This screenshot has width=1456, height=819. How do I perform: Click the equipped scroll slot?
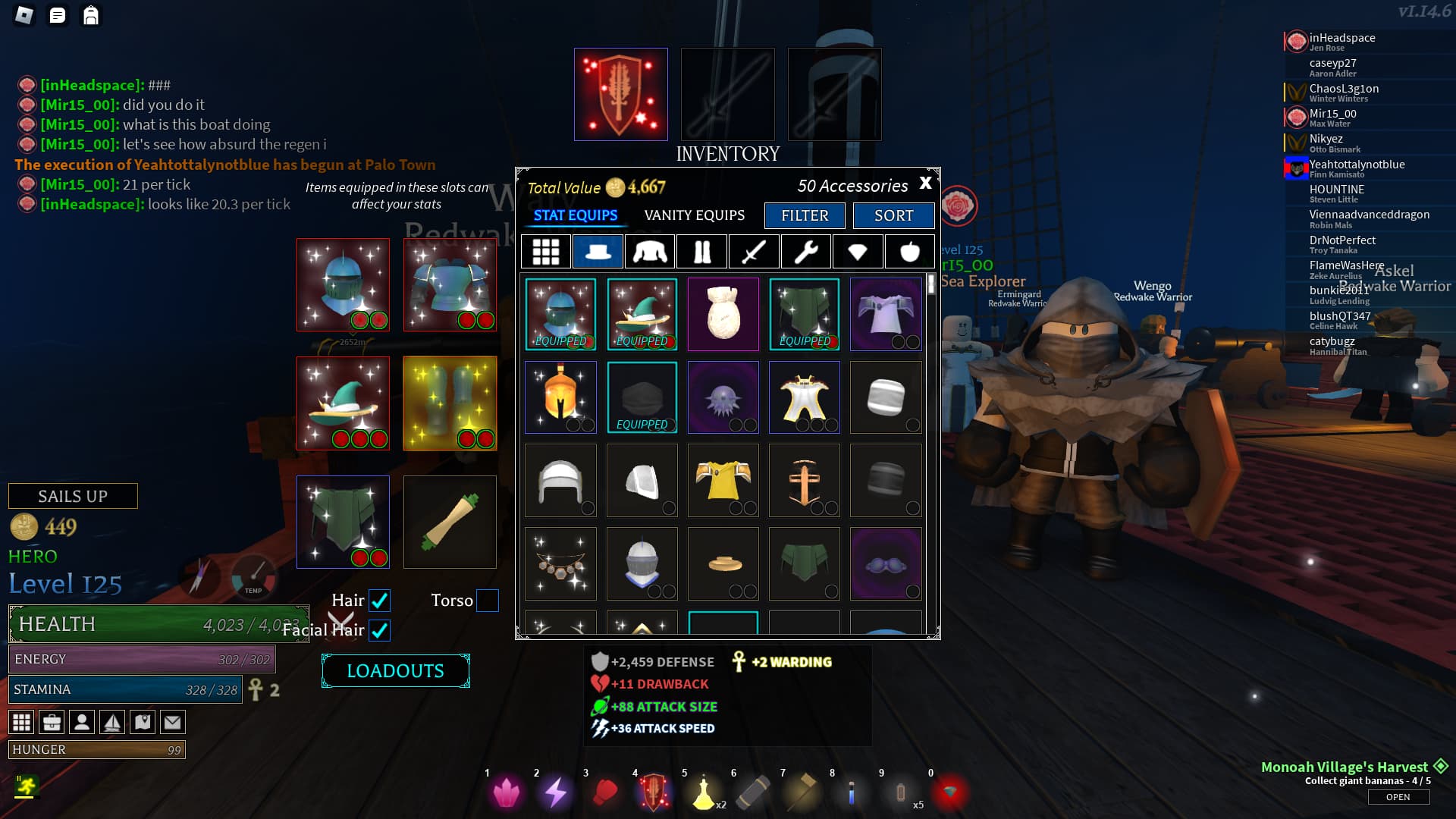(x=450, y=522)
